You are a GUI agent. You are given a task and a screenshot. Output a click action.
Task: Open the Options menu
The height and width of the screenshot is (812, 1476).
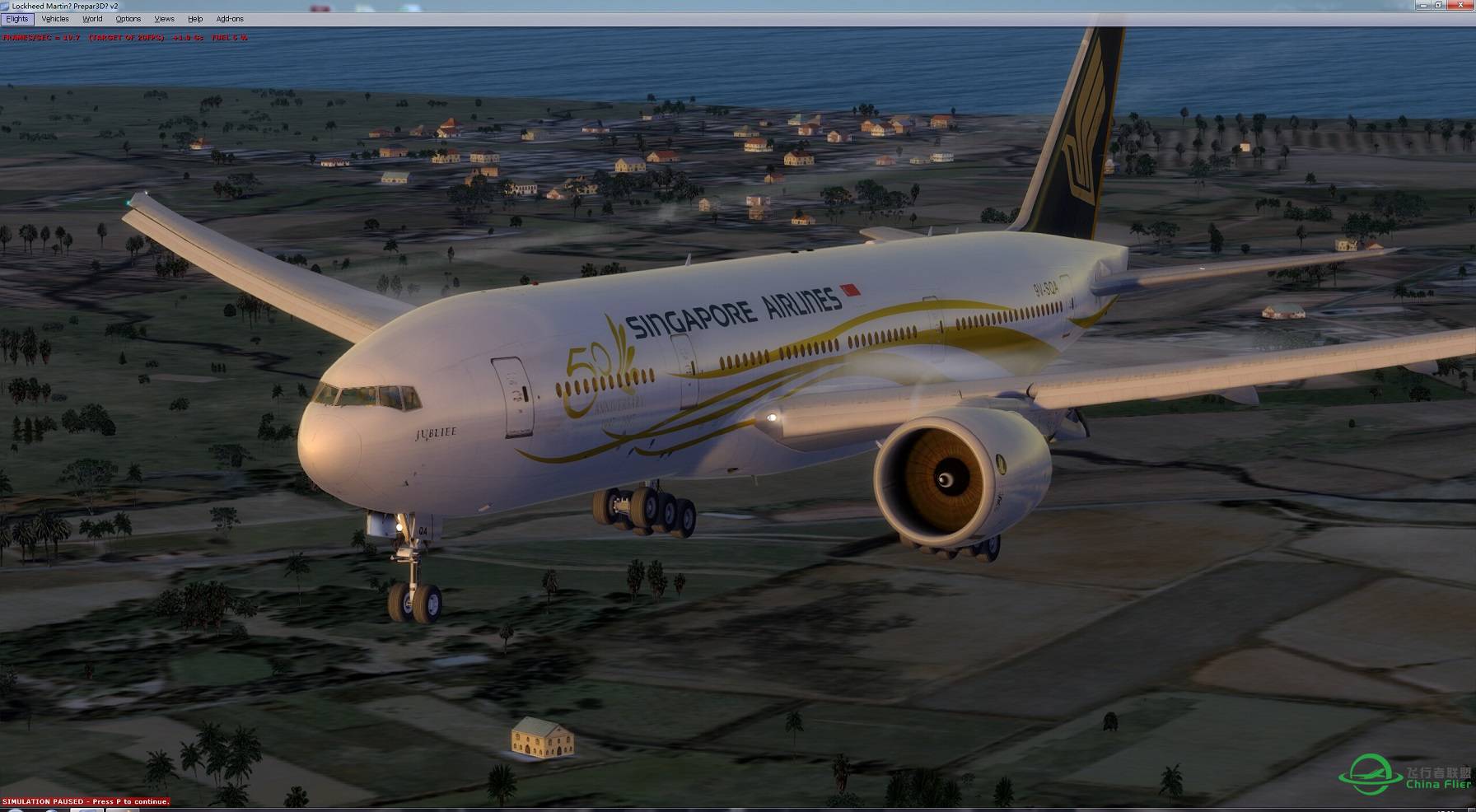128,18
